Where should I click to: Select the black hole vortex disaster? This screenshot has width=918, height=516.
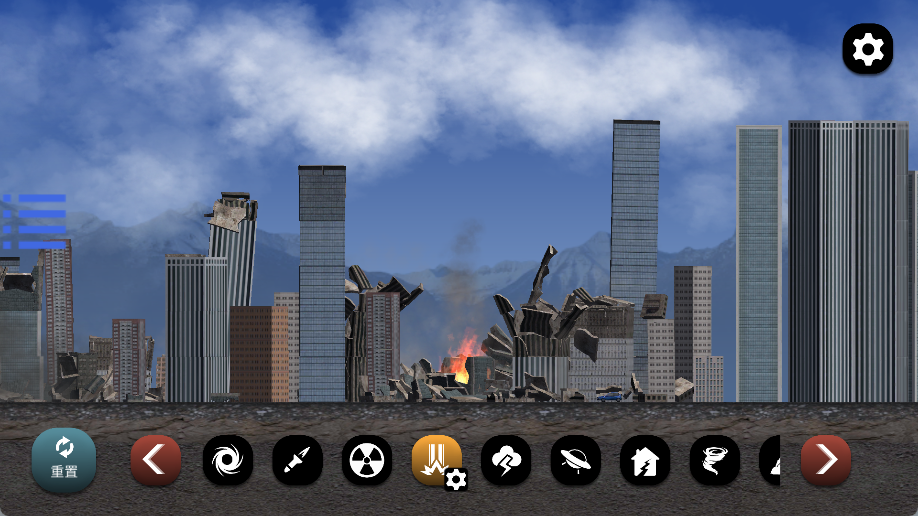tap(228, 460)
